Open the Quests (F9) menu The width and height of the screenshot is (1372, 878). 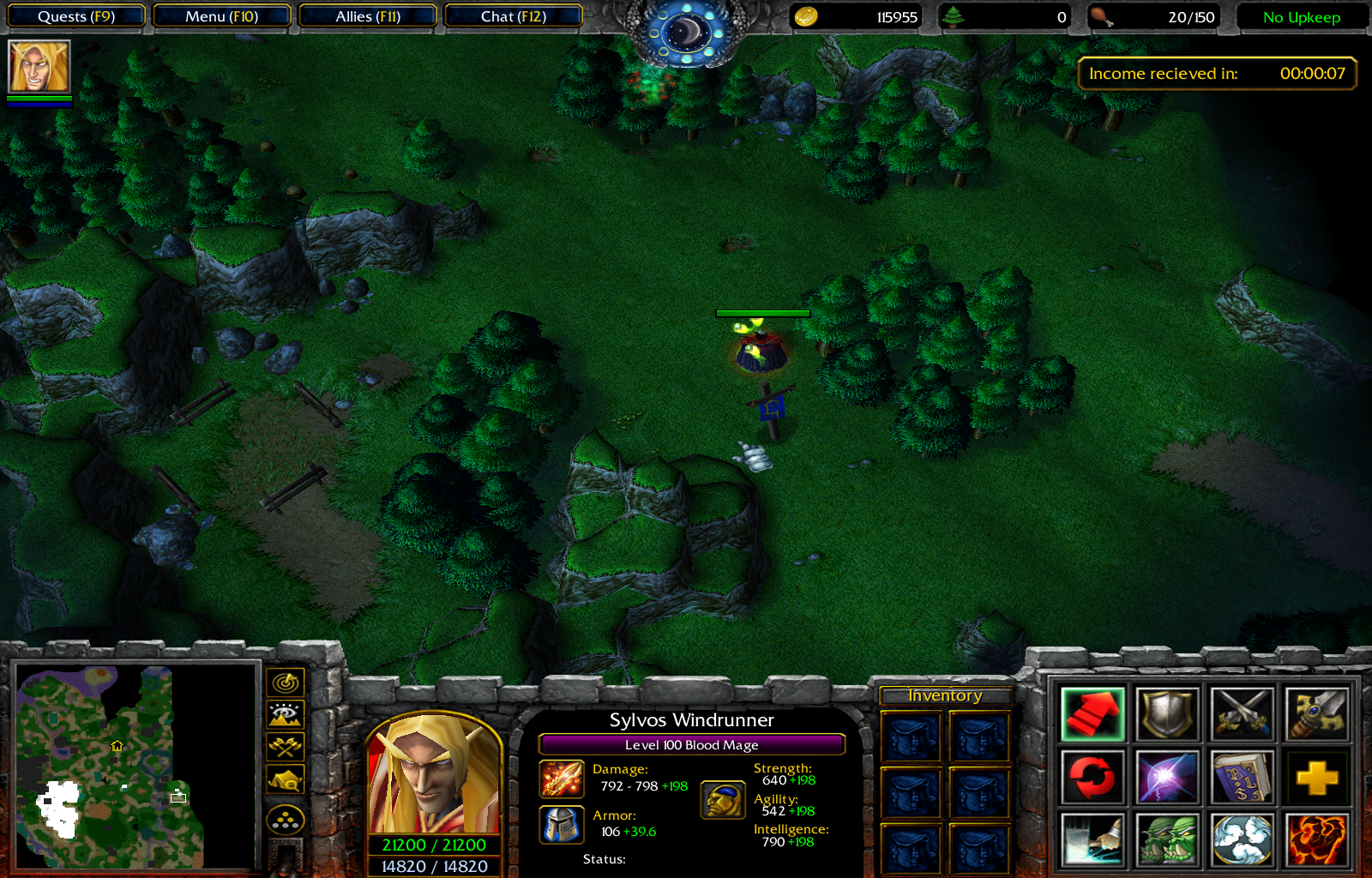[75, 15]
